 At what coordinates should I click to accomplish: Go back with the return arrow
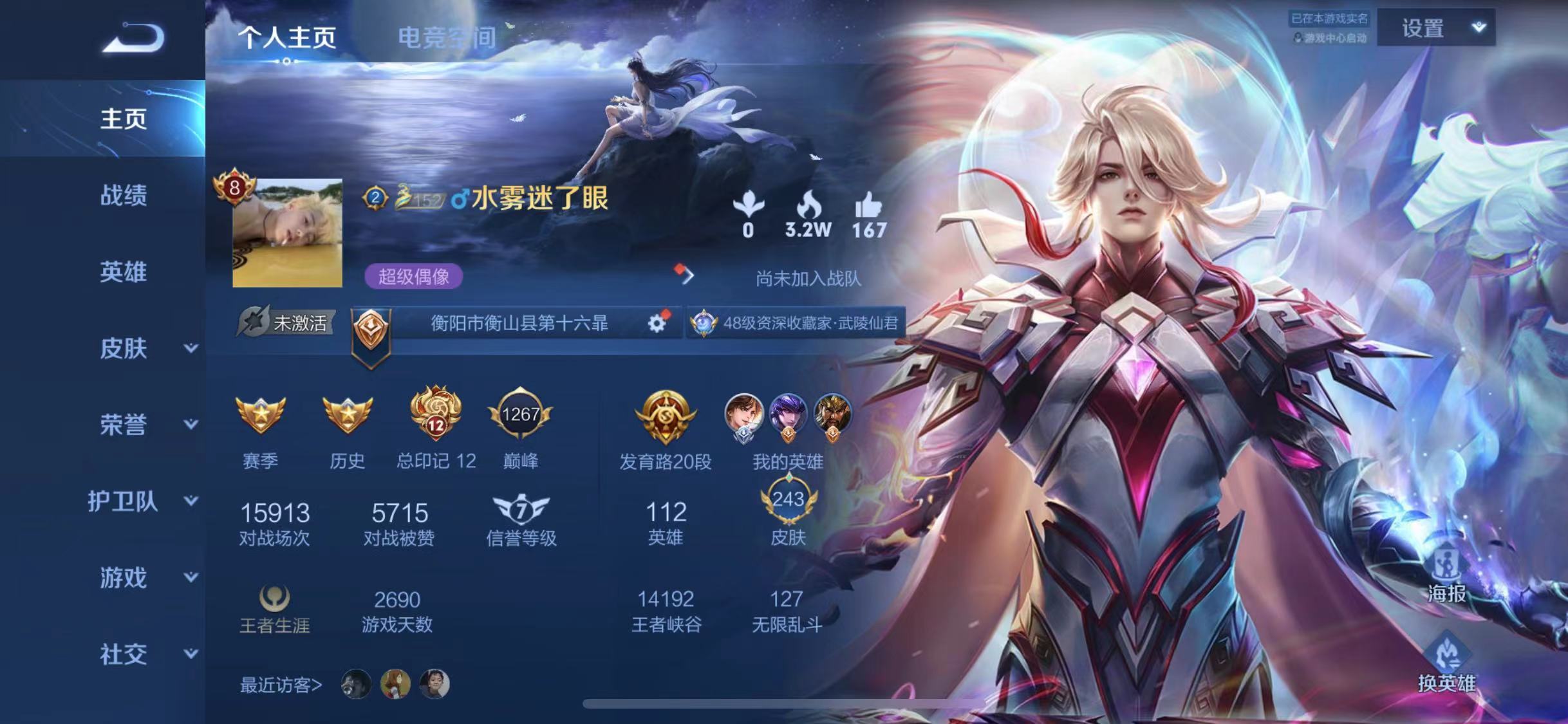pos(134,37)
